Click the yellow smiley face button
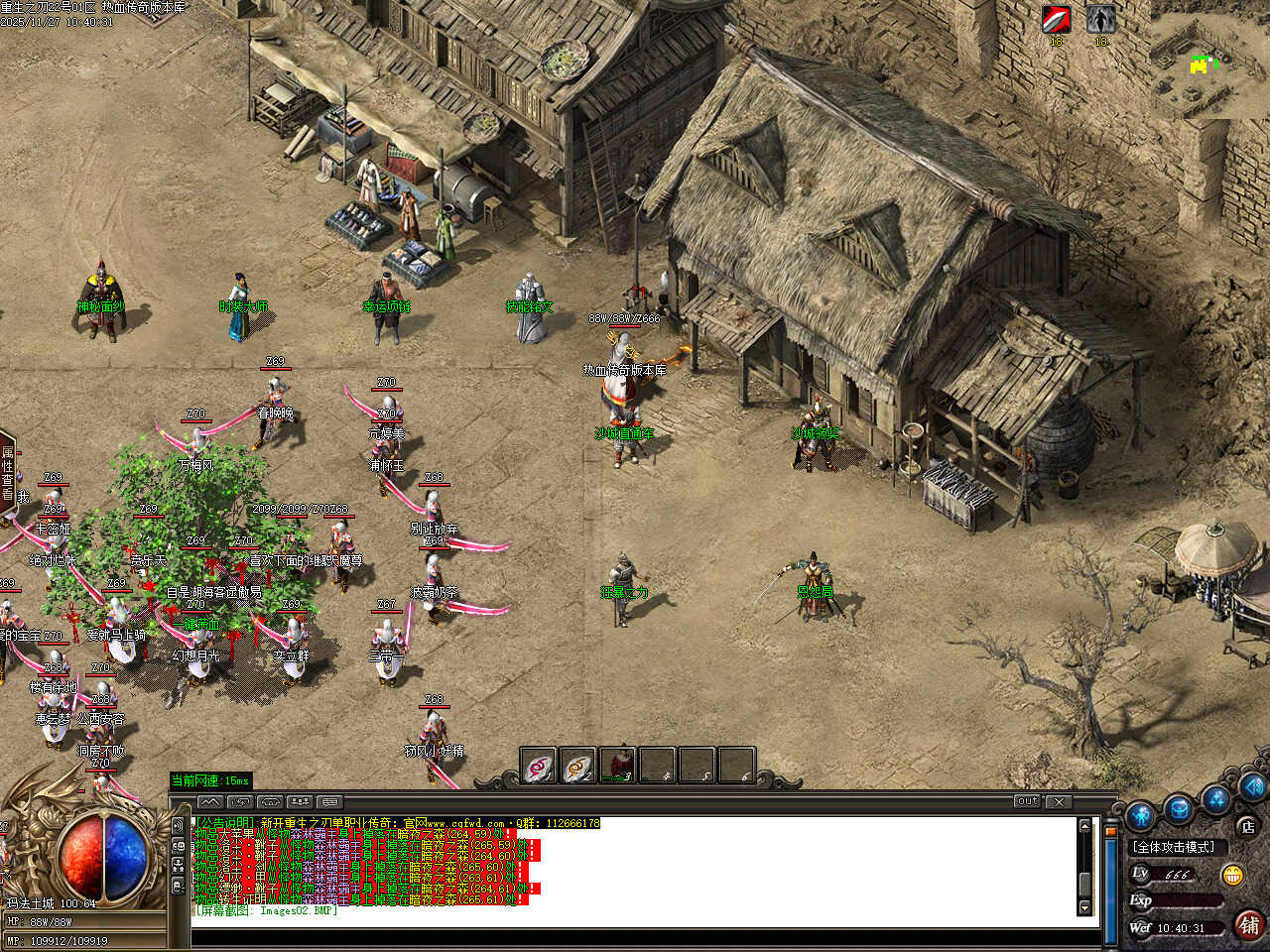Viewport: 1270px width, 952px height. (1233, 875)
